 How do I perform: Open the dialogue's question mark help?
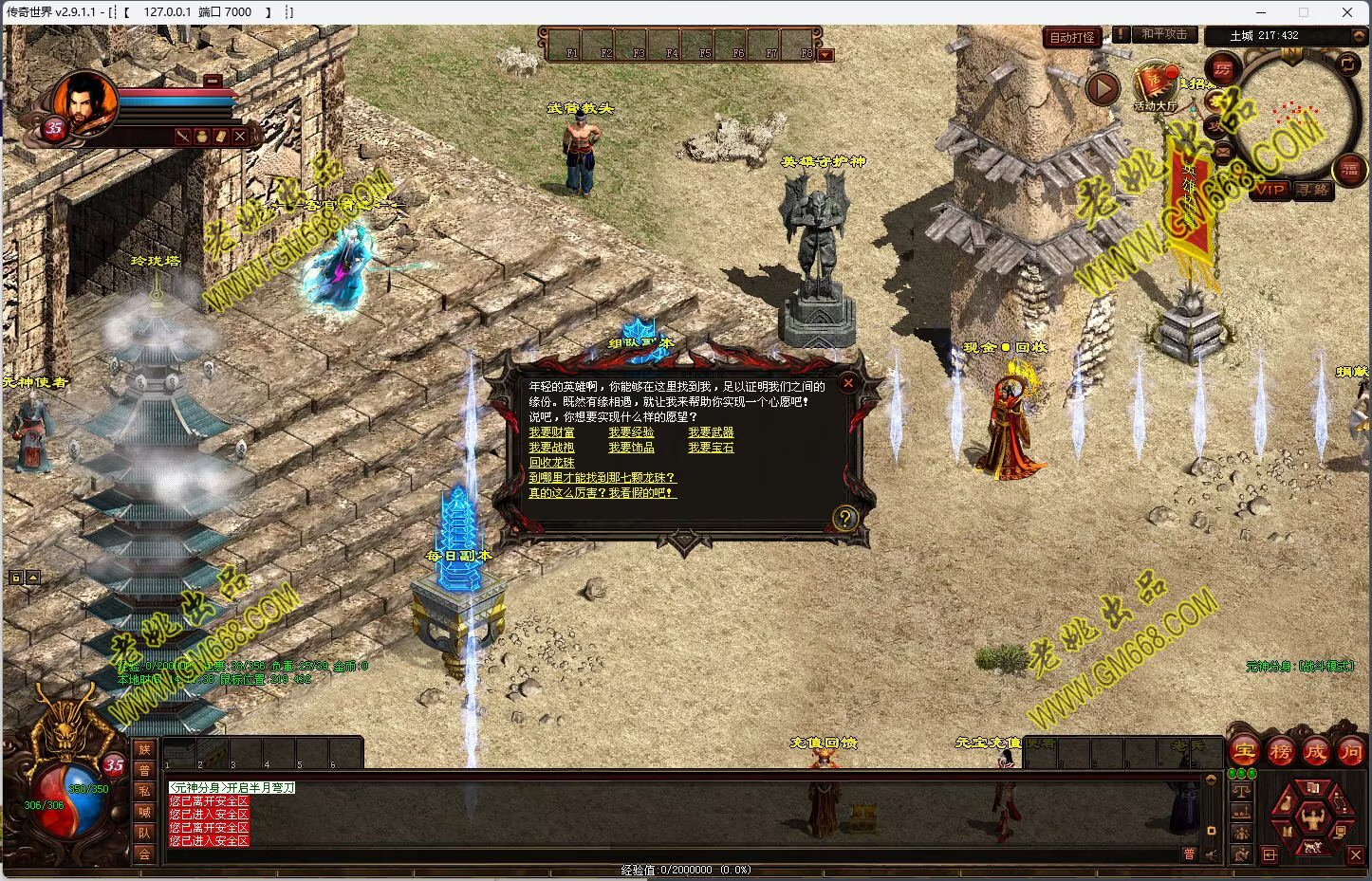tap(844, 518)
